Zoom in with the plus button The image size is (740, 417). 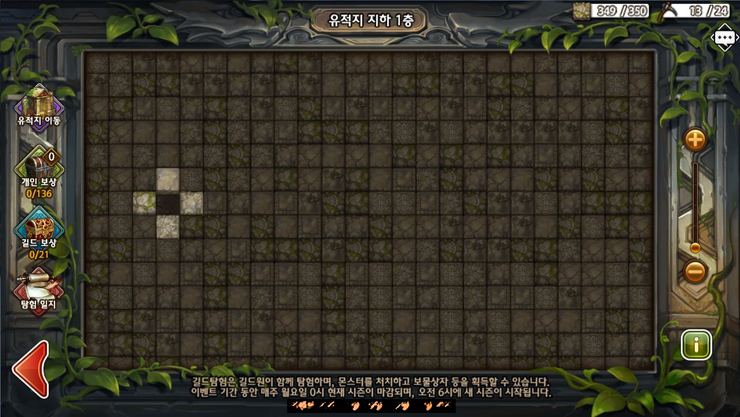click(x=695, y=139)
